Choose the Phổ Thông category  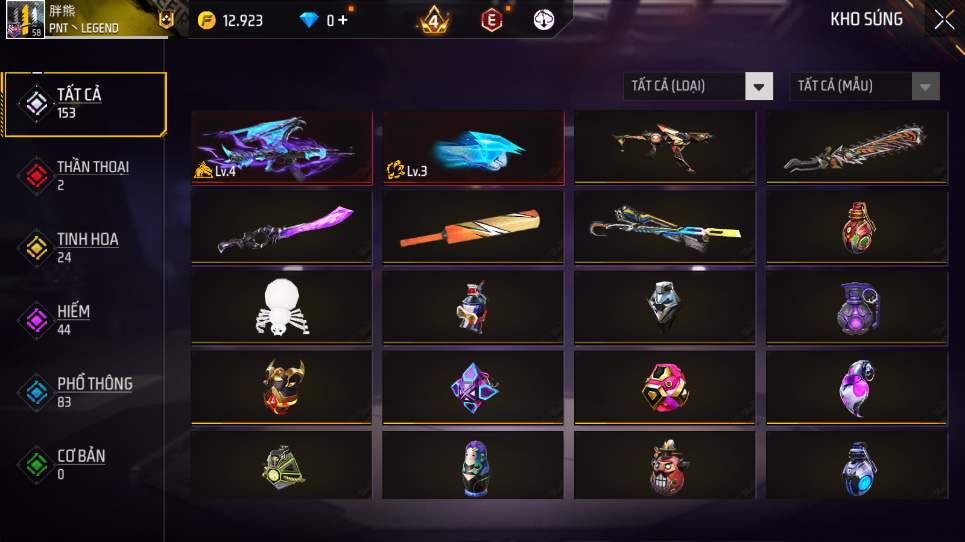[x=84, y=391]
